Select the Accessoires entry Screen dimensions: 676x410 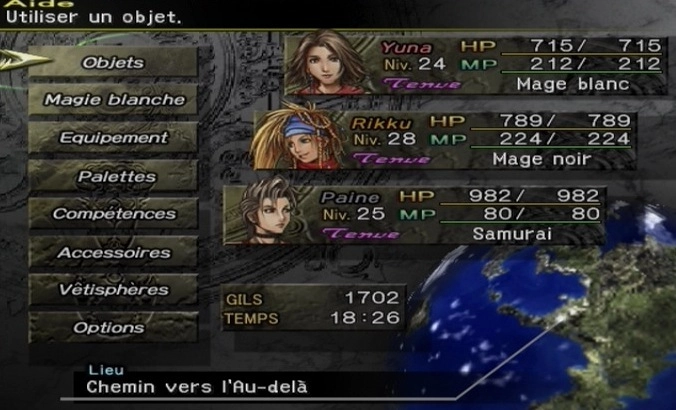(114, 253)
